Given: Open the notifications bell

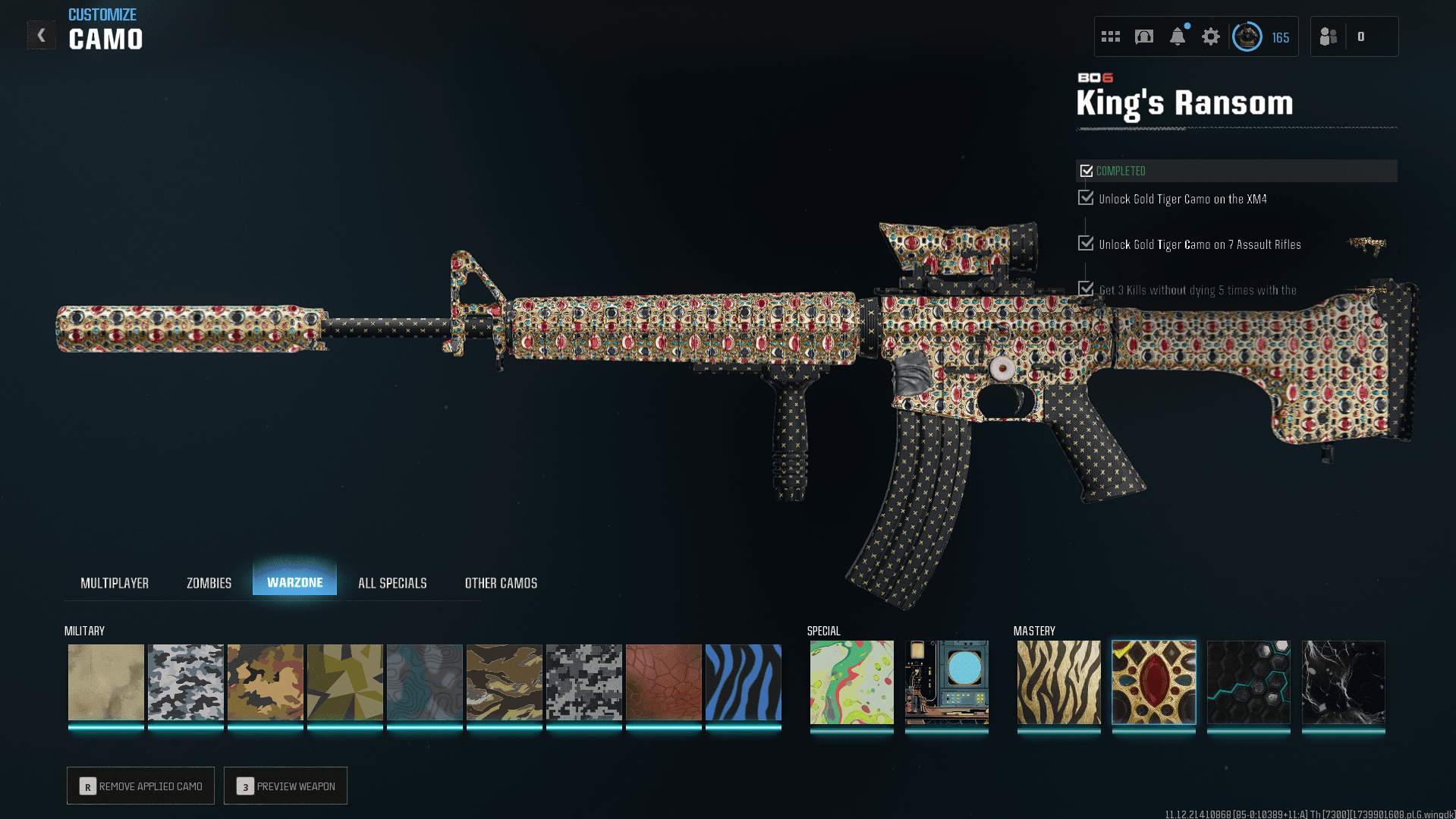Looking at the screenshot, I should (1177, 36).
